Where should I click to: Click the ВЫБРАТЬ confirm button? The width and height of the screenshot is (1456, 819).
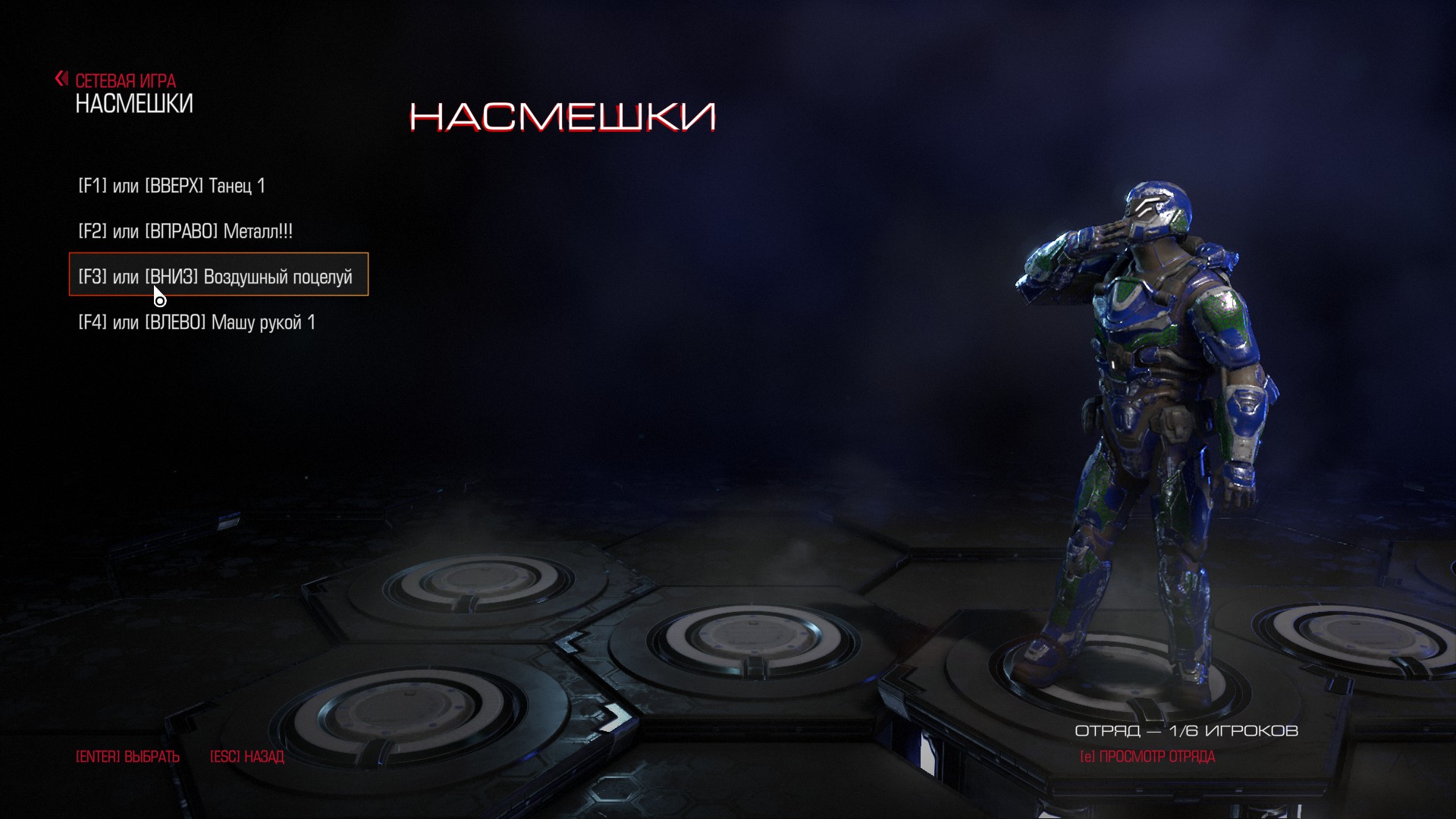tap(127, 757)
